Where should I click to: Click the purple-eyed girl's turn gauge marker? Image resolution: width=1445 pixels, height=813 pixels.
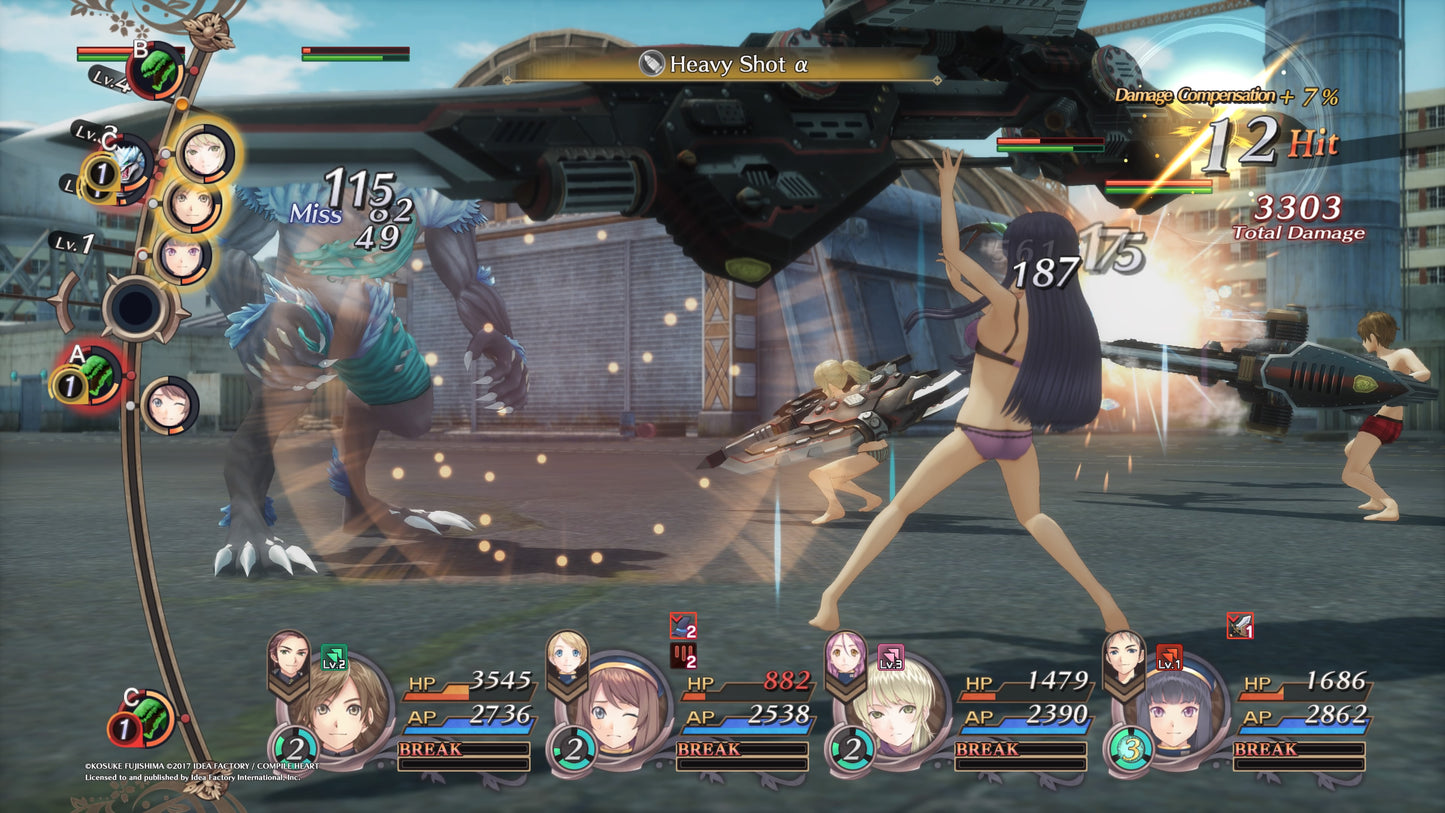click(x=181, y=255)
